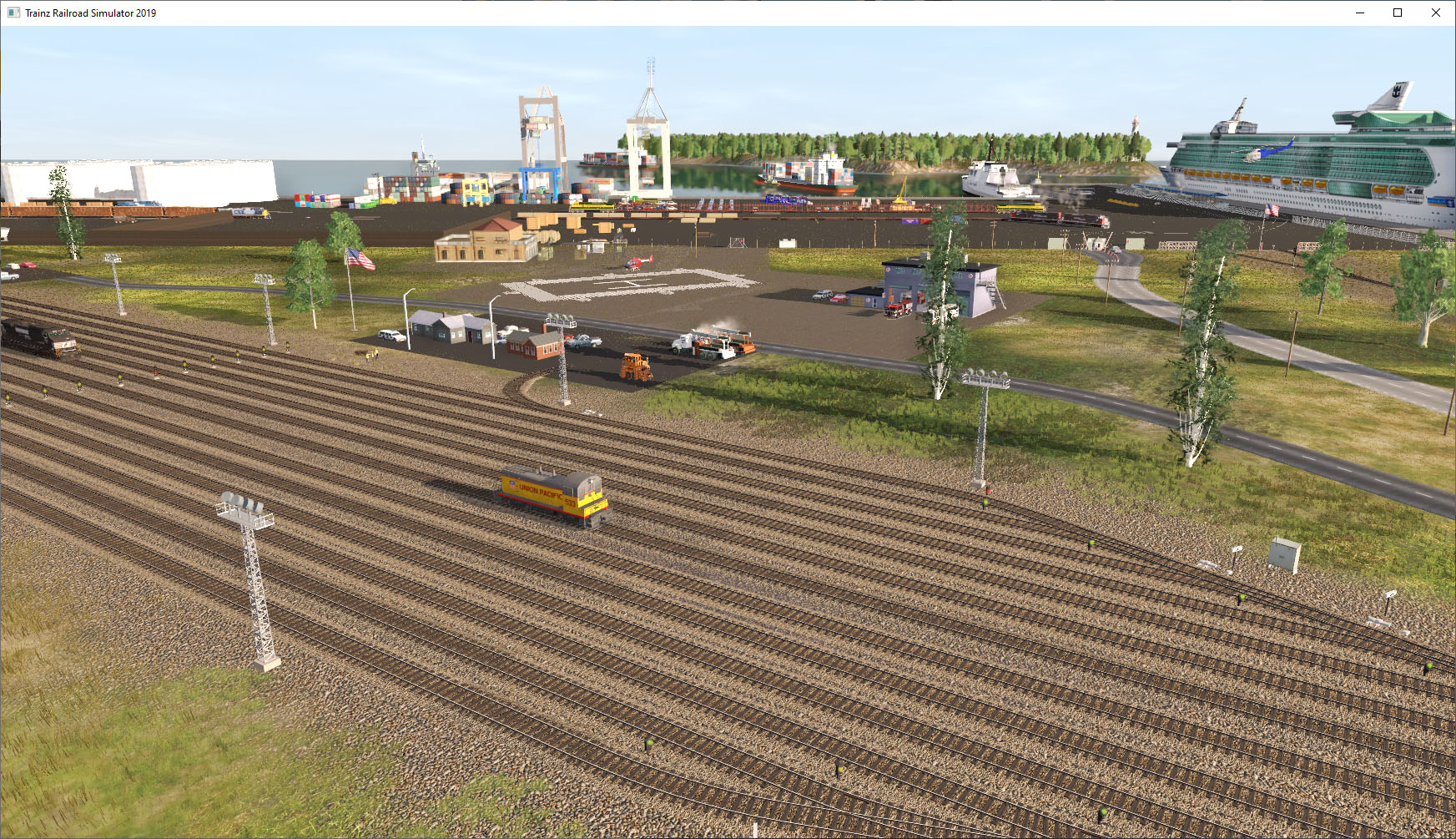Click the American flag on the flagpole

pyautogui.click(x=361, y=259)
